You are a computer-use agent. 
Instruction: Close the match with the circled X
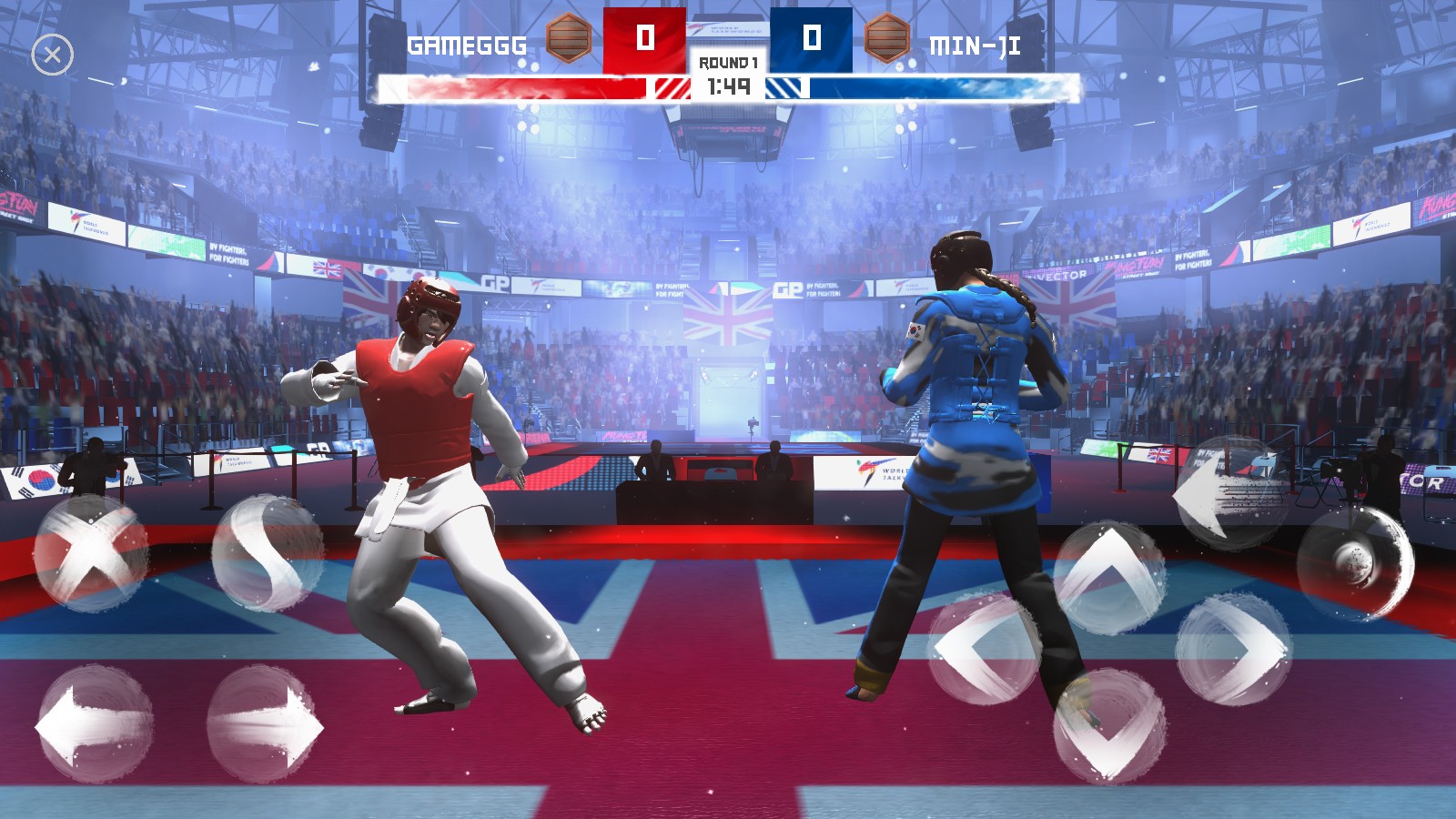click(53, 56)
